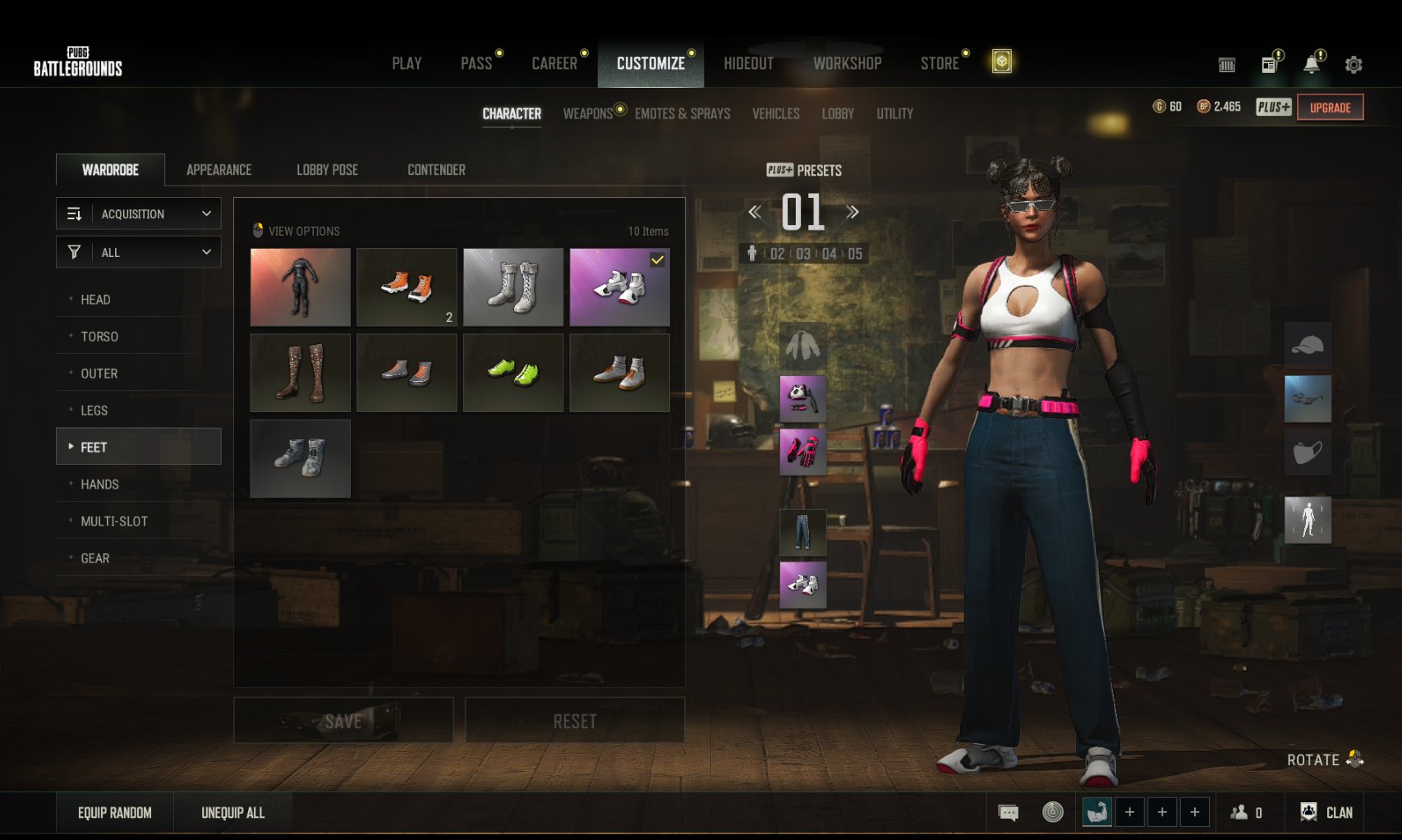Image resolution: width=1402 pixels, height=840 pixels.
Task: Choose the Head wardrobe category
Action: point(95,300)
